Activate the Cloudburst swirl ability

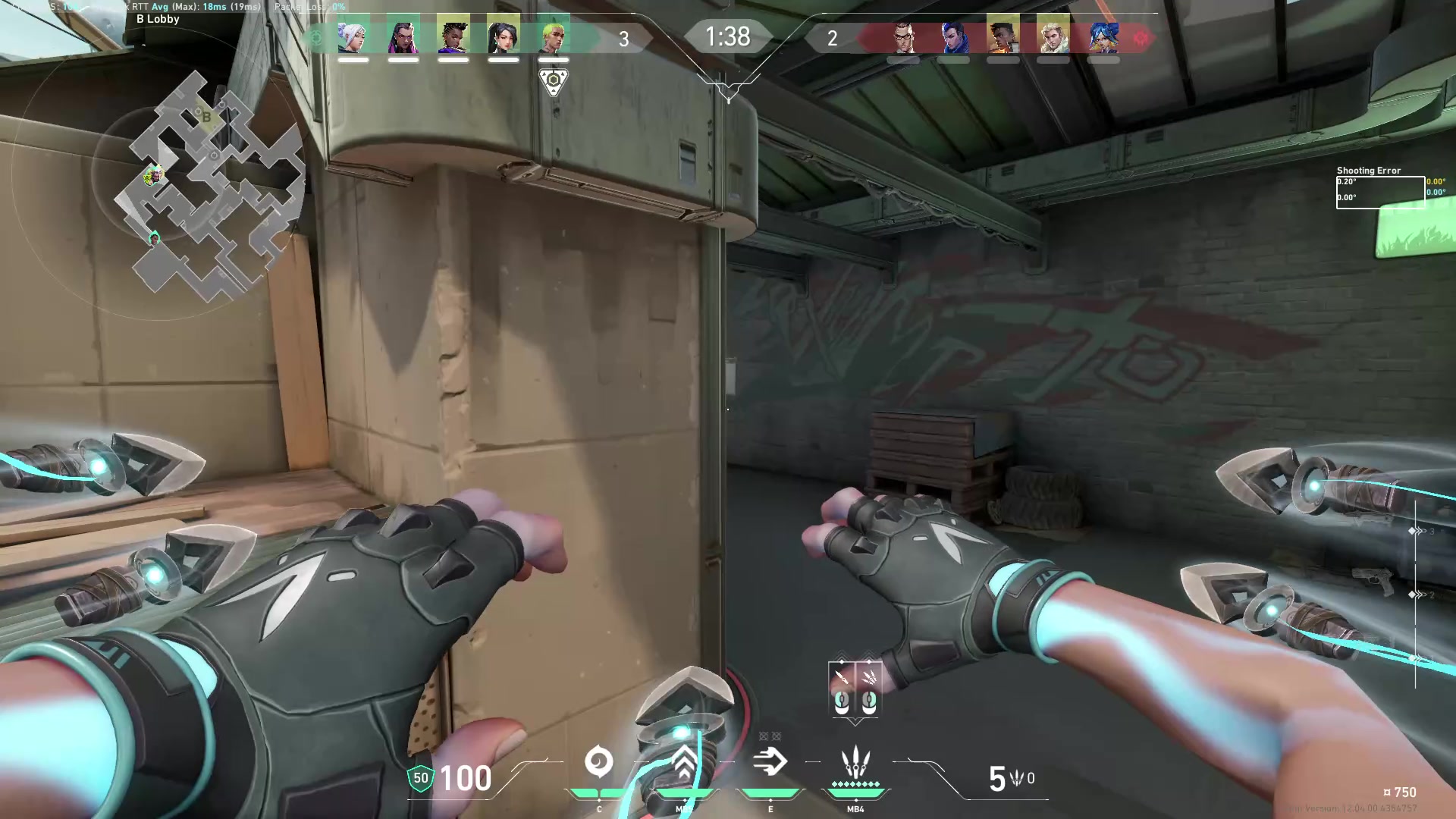click(599, 762)
